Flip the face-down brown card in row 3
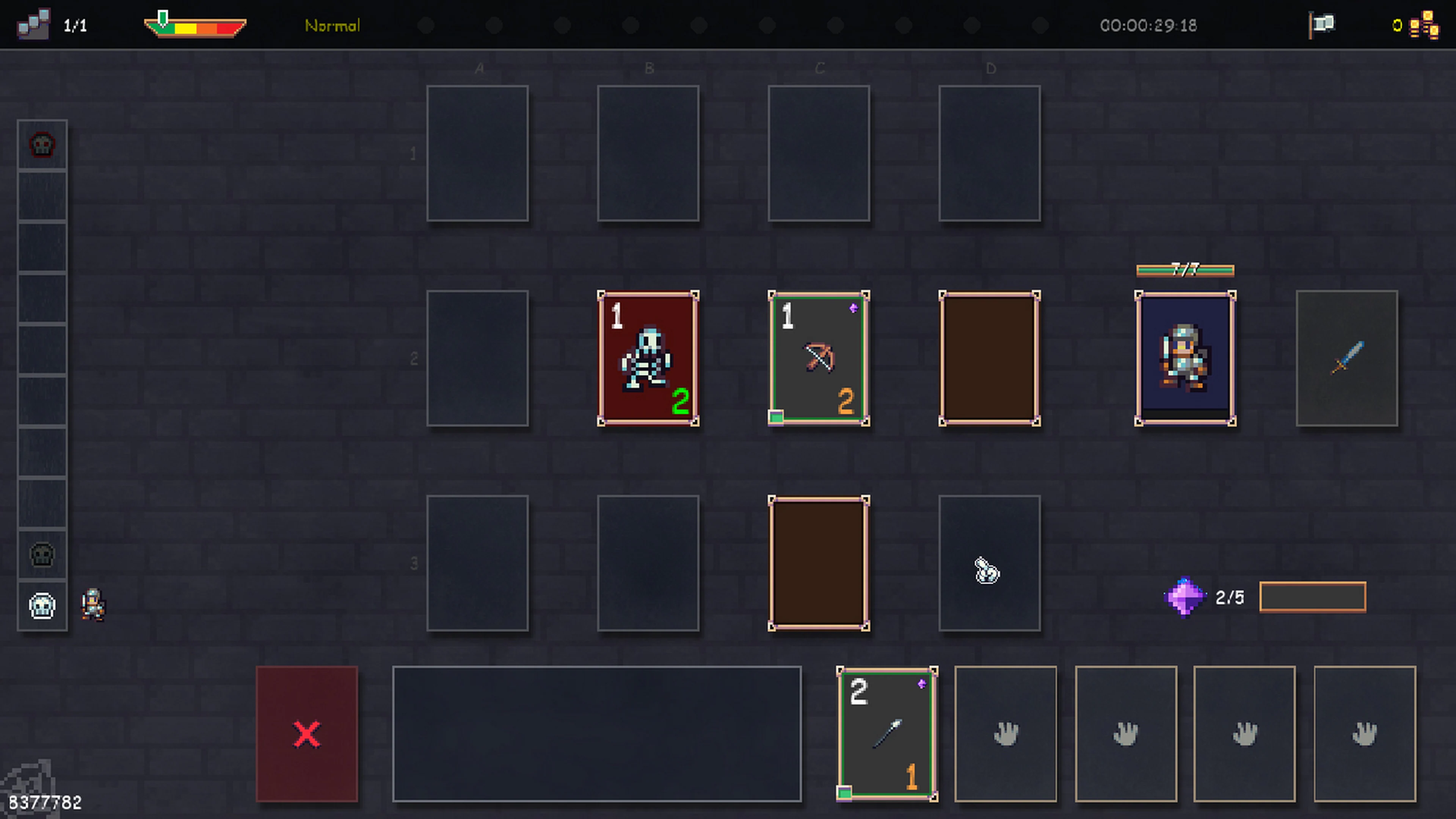This screenshot has width=1456, height=819. coord(819,563)
